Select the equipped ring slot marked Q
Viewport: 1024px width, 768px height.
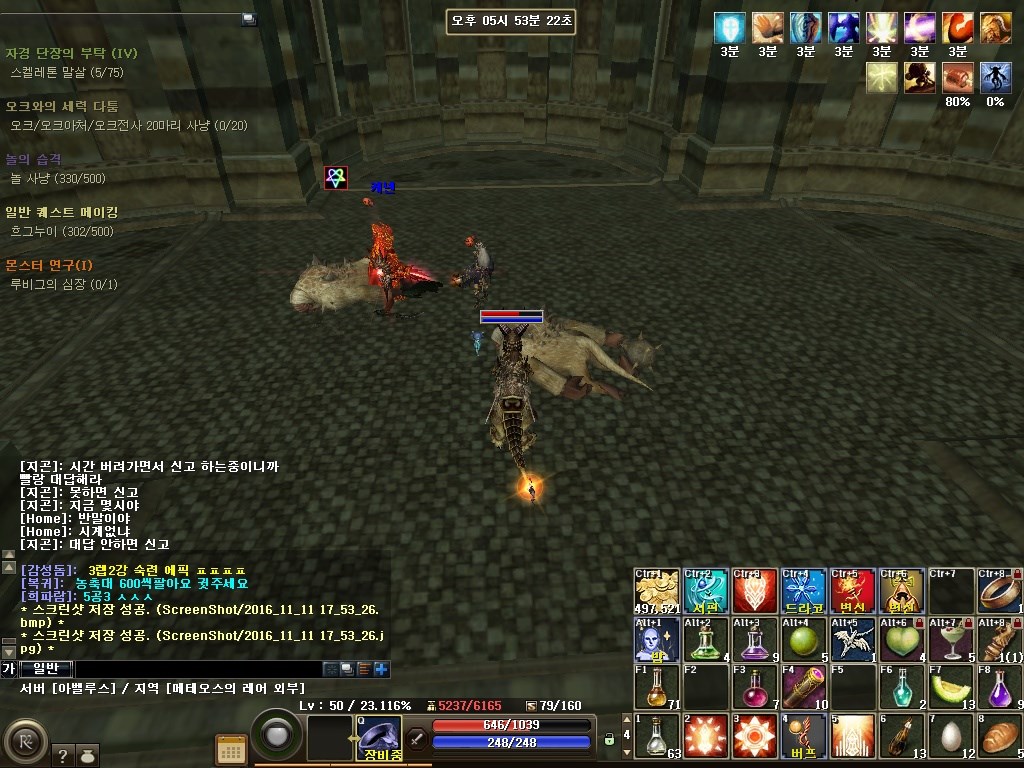pos(379,738)
